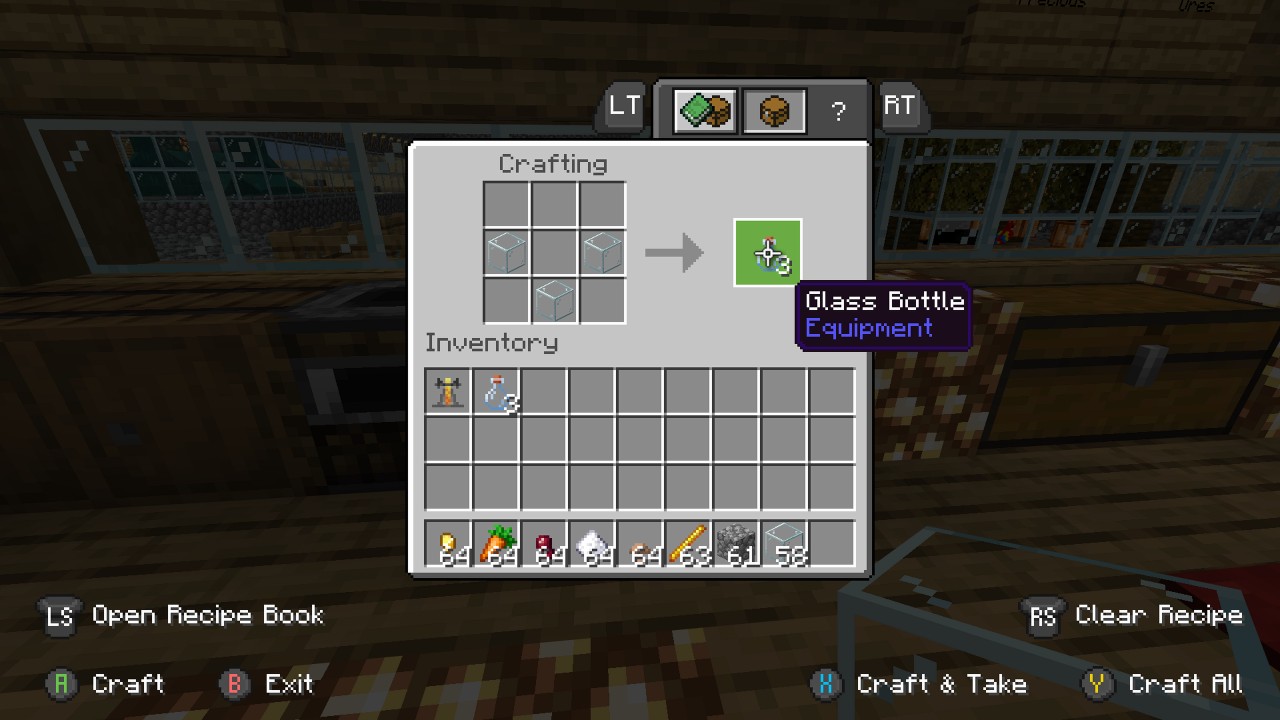Select the Brewing Stand in the inventory
This screenshot has height=720, width=1280.
[447, 392]
